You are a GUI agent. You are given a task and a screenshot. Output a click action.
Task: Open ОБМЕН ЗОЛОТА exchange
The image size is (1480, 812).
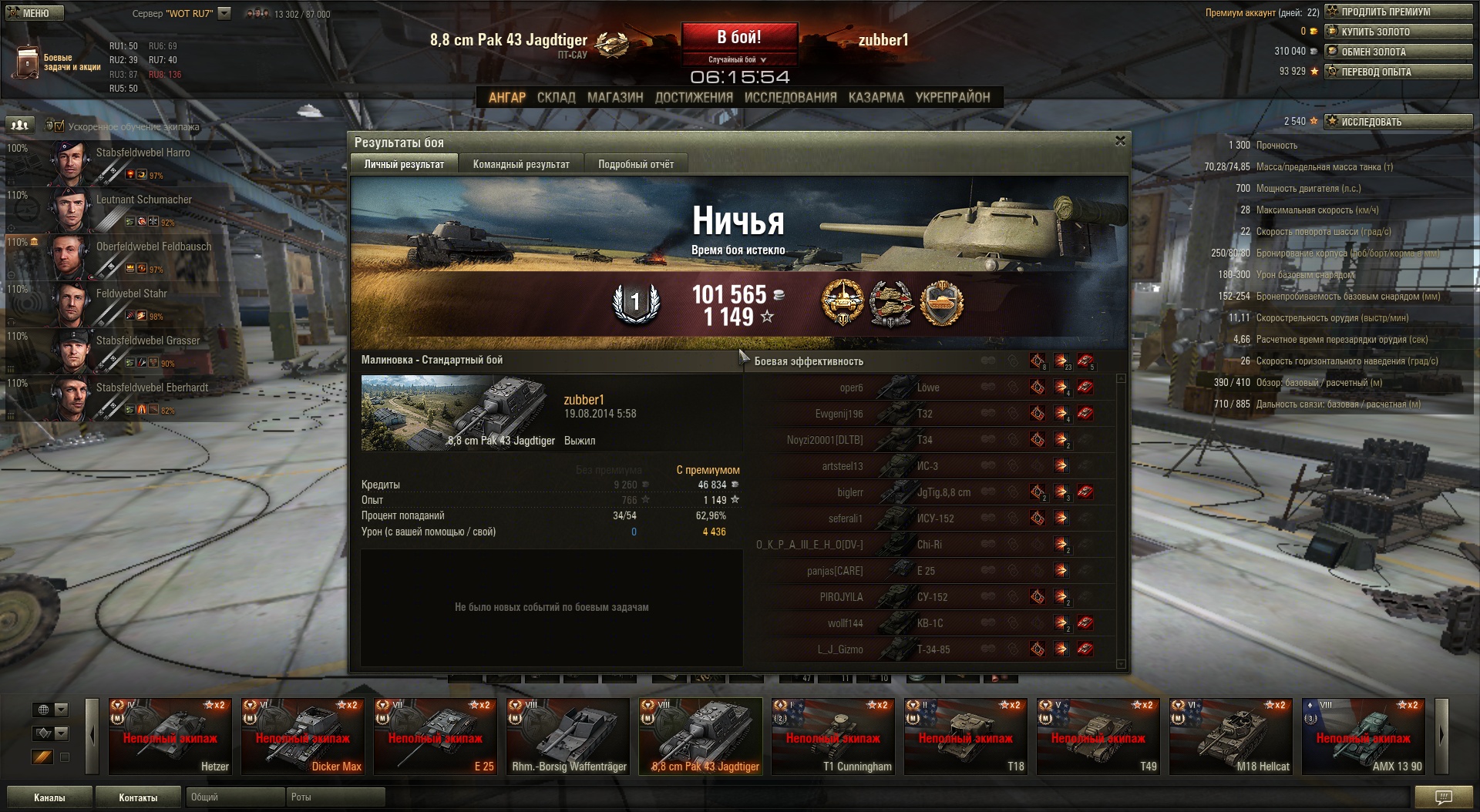coord(1398,52)
